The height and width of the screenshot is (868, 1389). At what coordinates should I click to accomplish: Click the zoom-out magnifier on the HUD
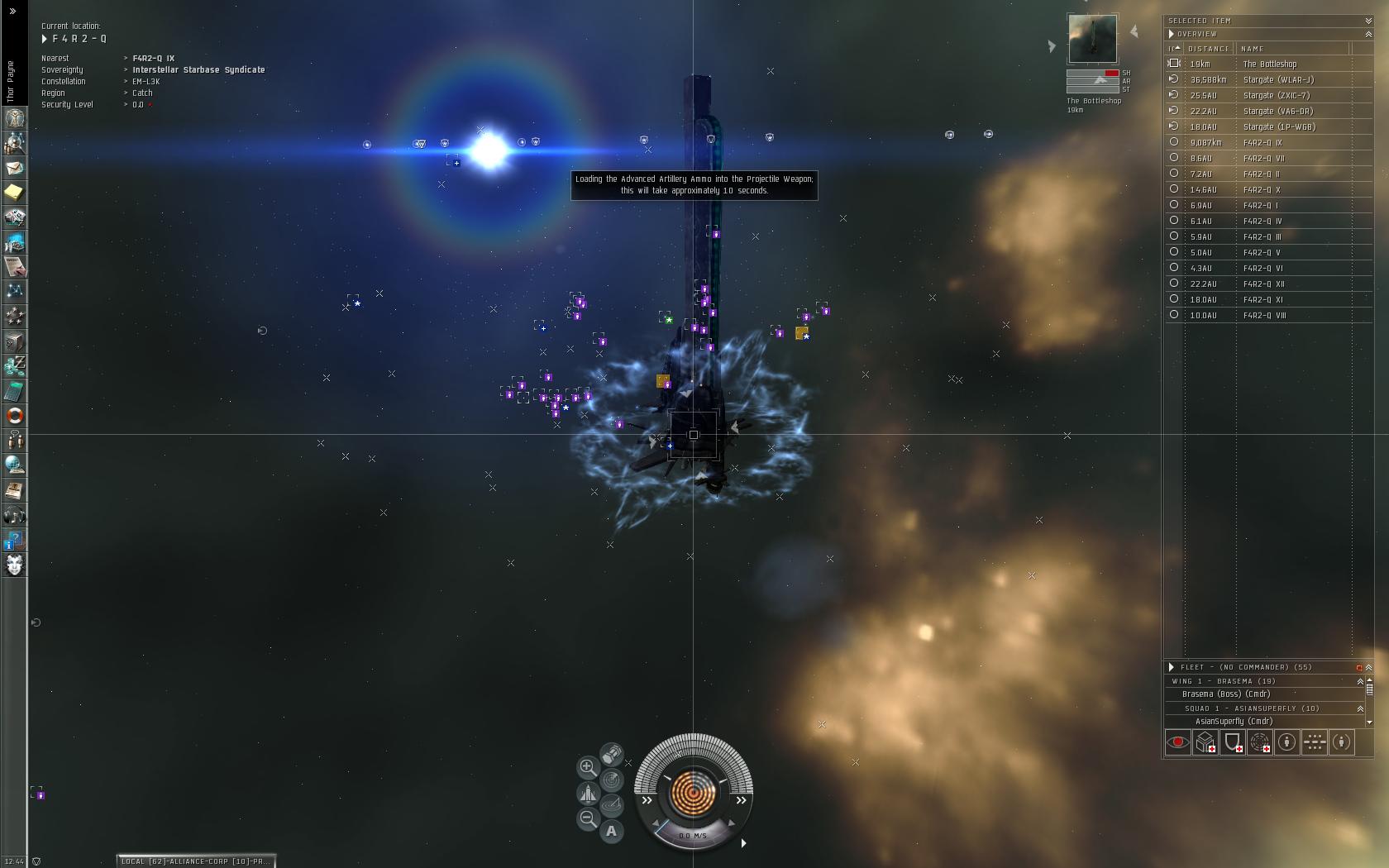click(587, 818)
